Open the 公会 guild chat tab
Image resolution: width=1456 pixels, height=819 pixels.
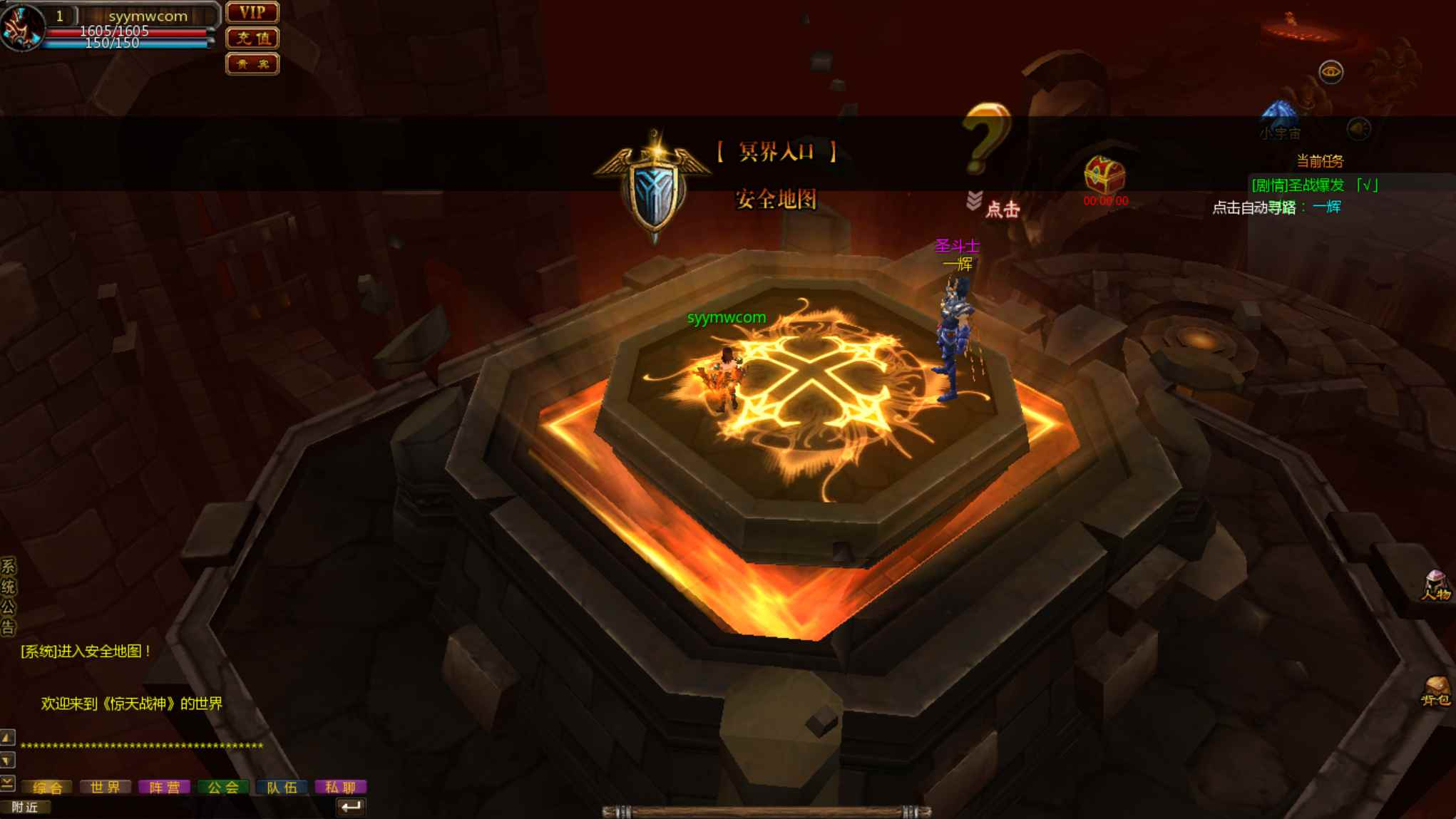(223, 787)
